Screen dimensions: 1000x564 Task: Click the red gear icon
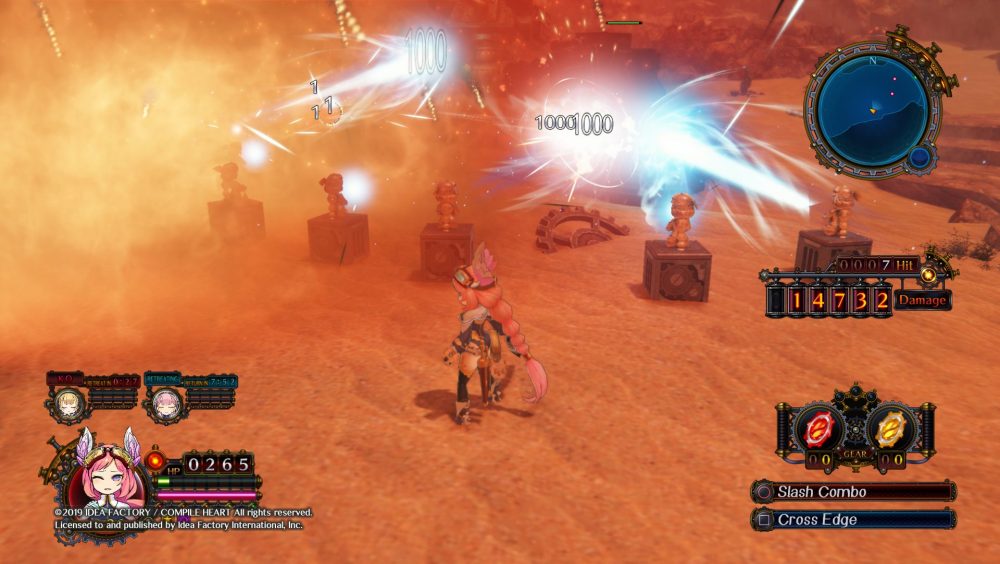point(820,427)
